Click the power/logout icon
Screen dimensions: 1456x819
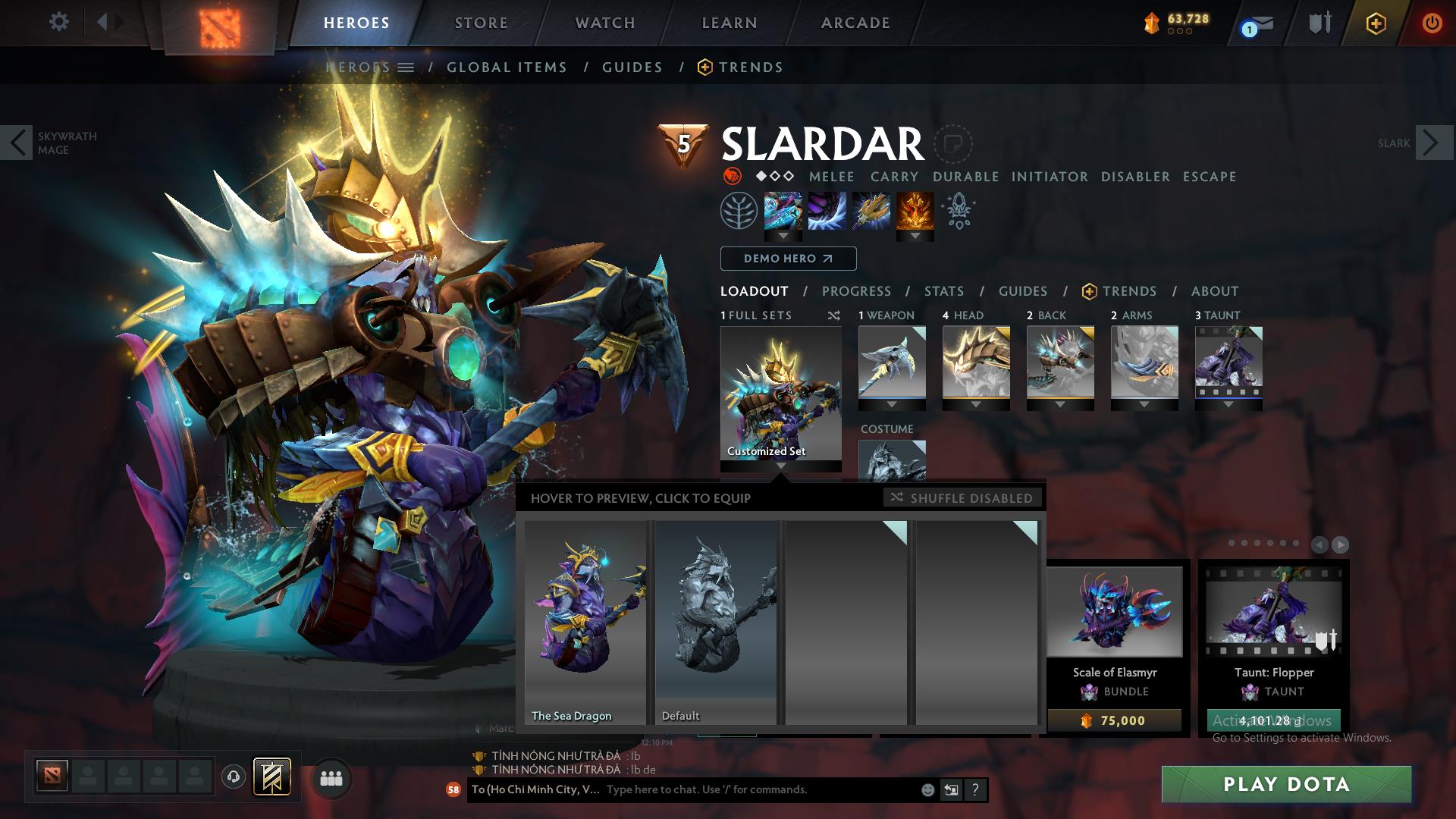click(1432, 23)
